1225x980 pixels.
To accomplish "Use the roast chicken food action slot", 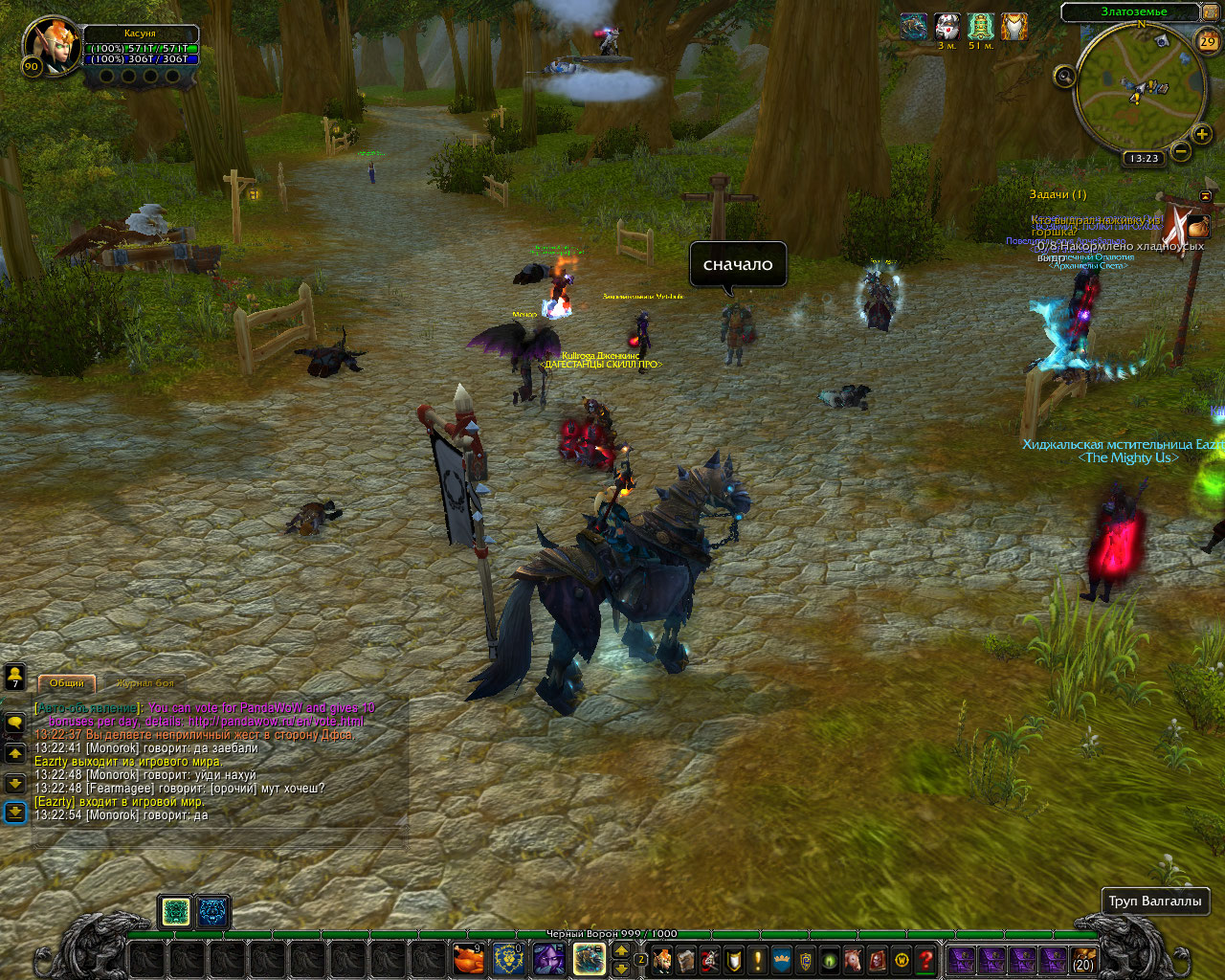I will pos(467,958).
